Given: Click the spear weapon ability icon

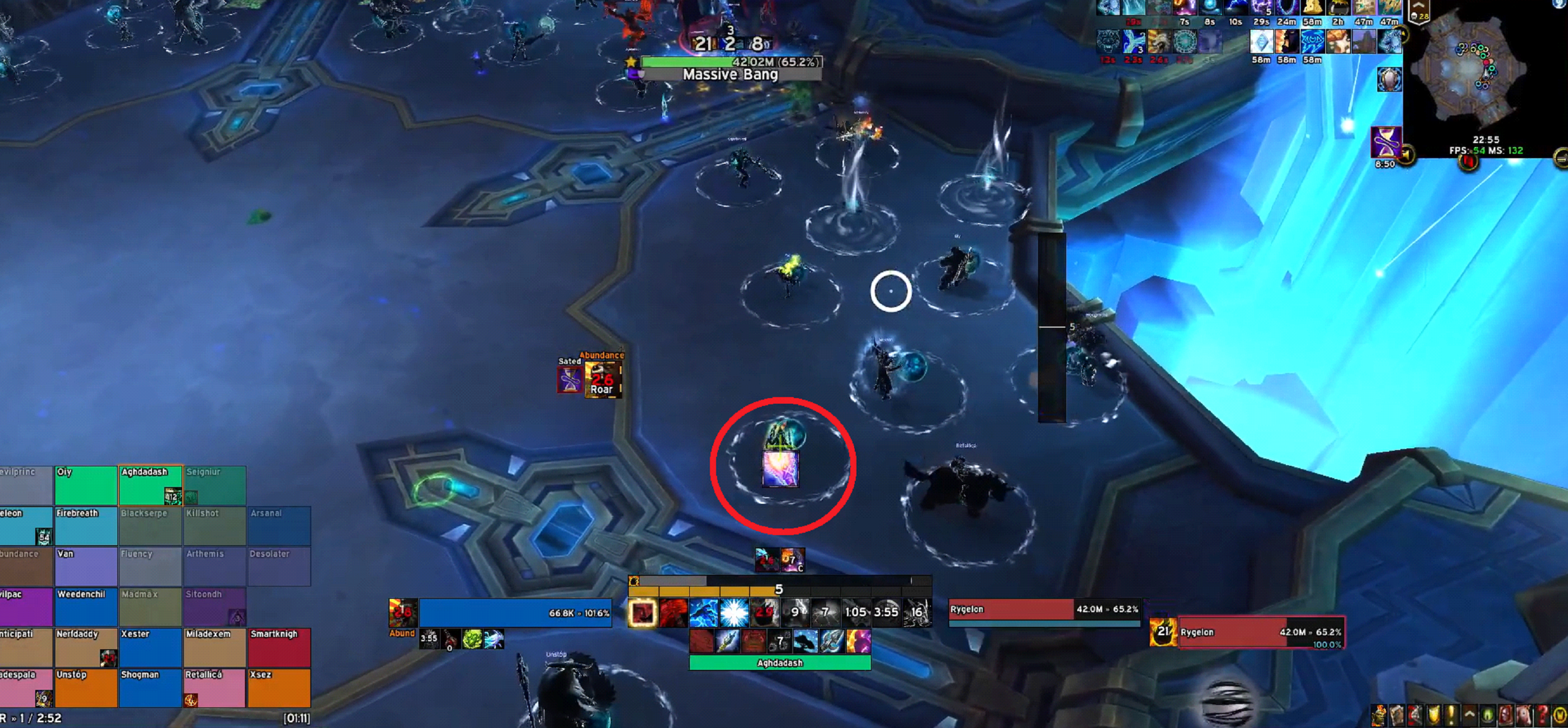Looking at the screenshot, I should click(x=727, y=641).
